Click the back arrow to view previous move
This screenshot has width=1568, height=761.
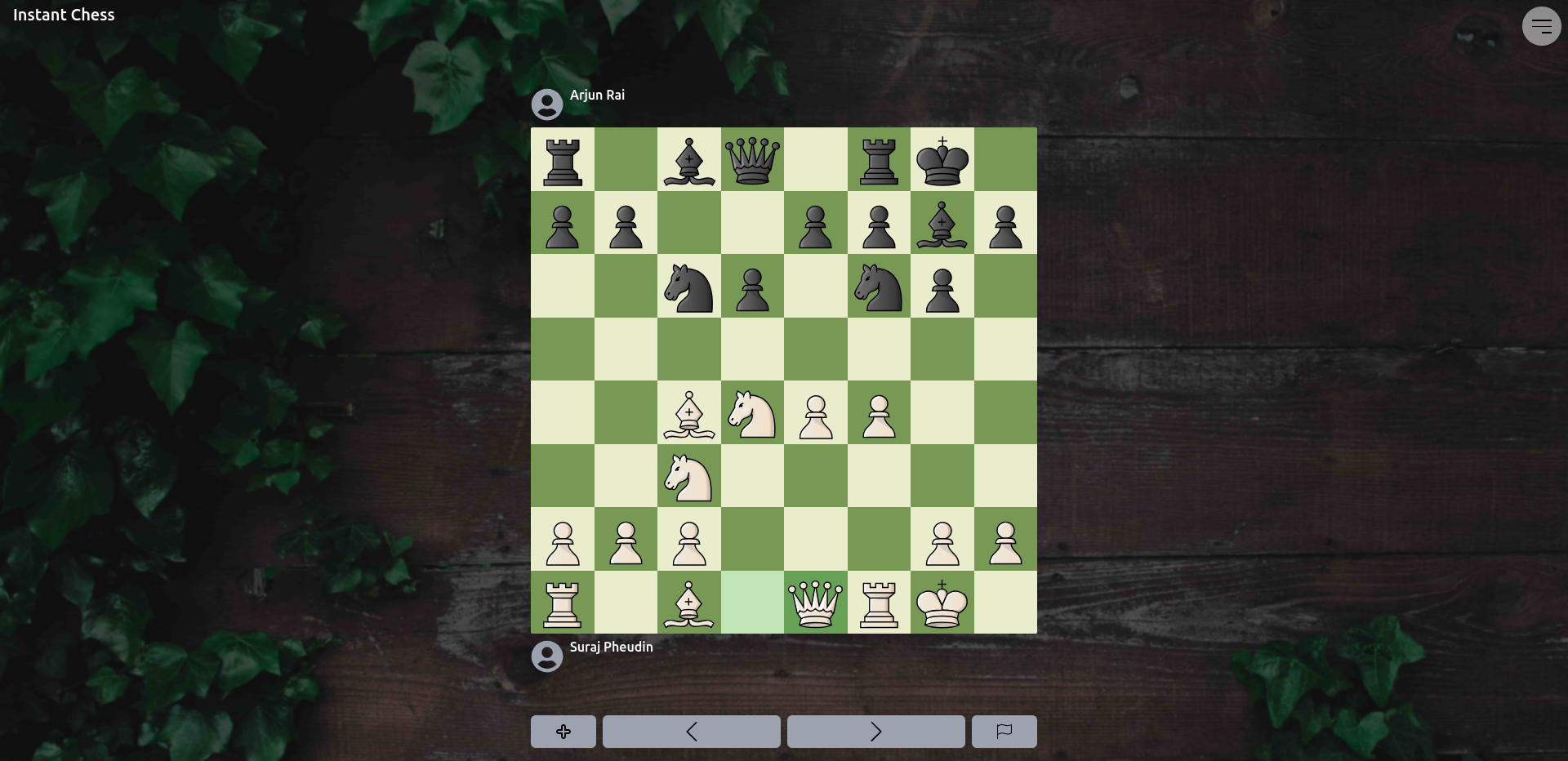691,732
